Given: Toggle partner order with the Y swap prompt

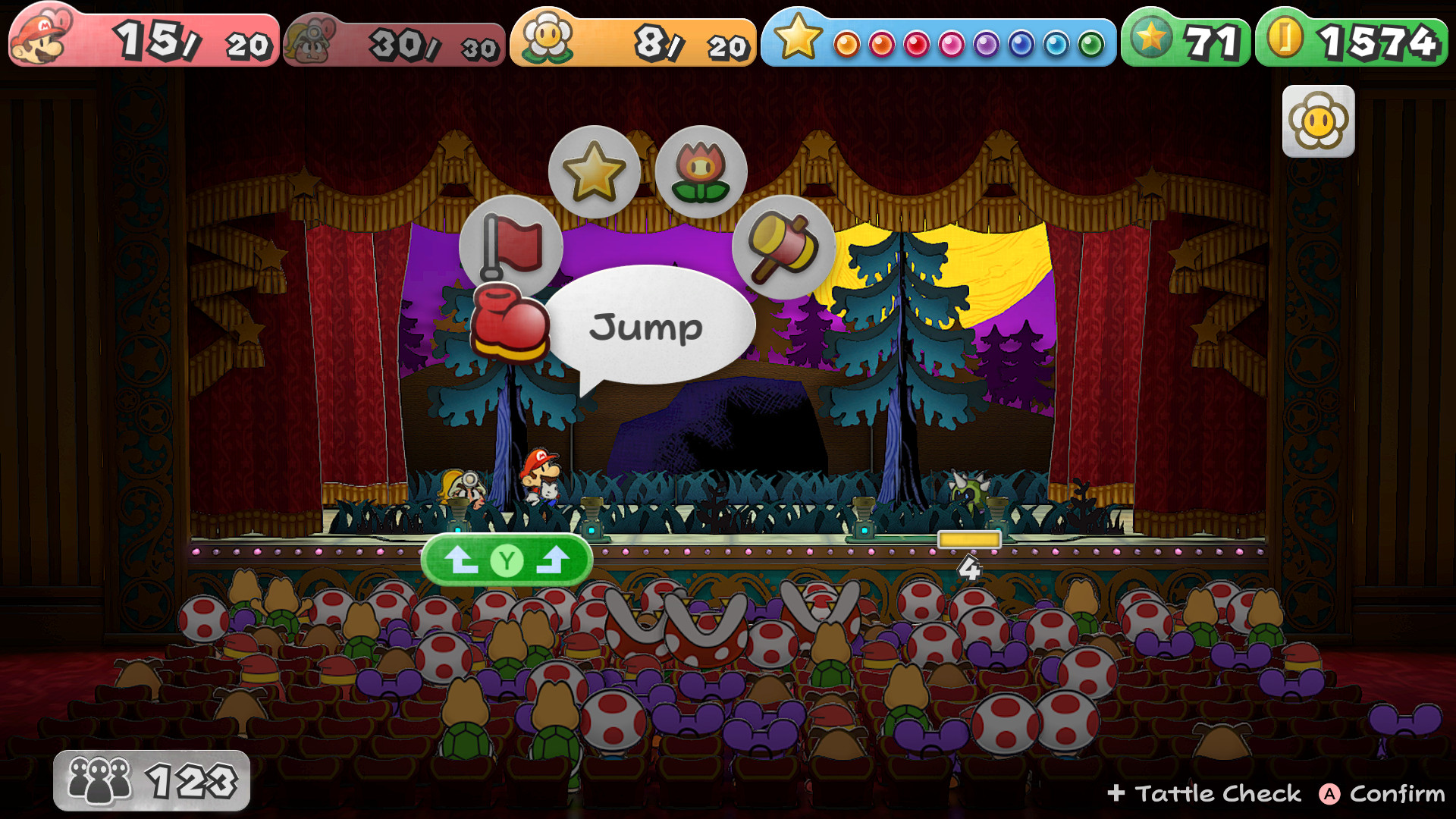Looking at the screenshot, I should click(509, 559).
